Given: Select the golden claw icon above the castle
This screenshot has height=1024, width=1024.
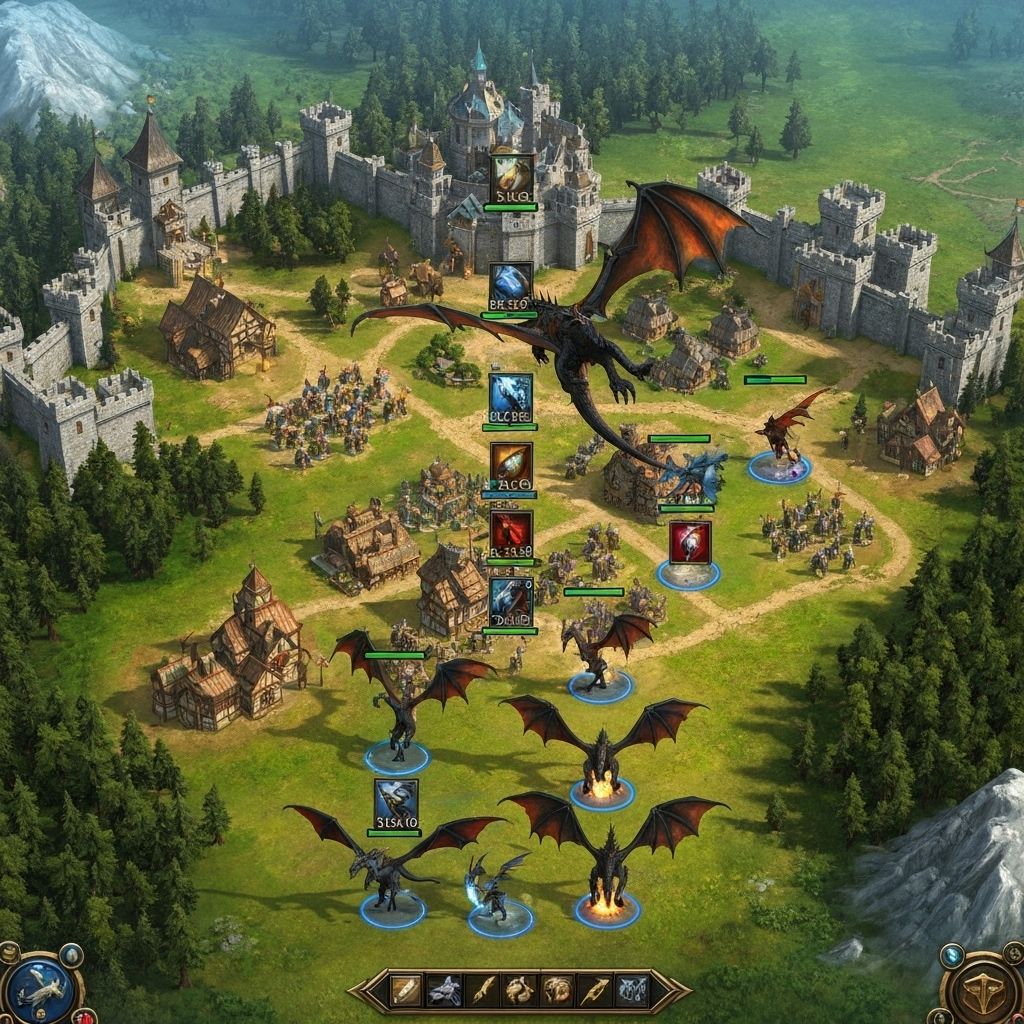Looking at the screenshot, I should (511, 176).
